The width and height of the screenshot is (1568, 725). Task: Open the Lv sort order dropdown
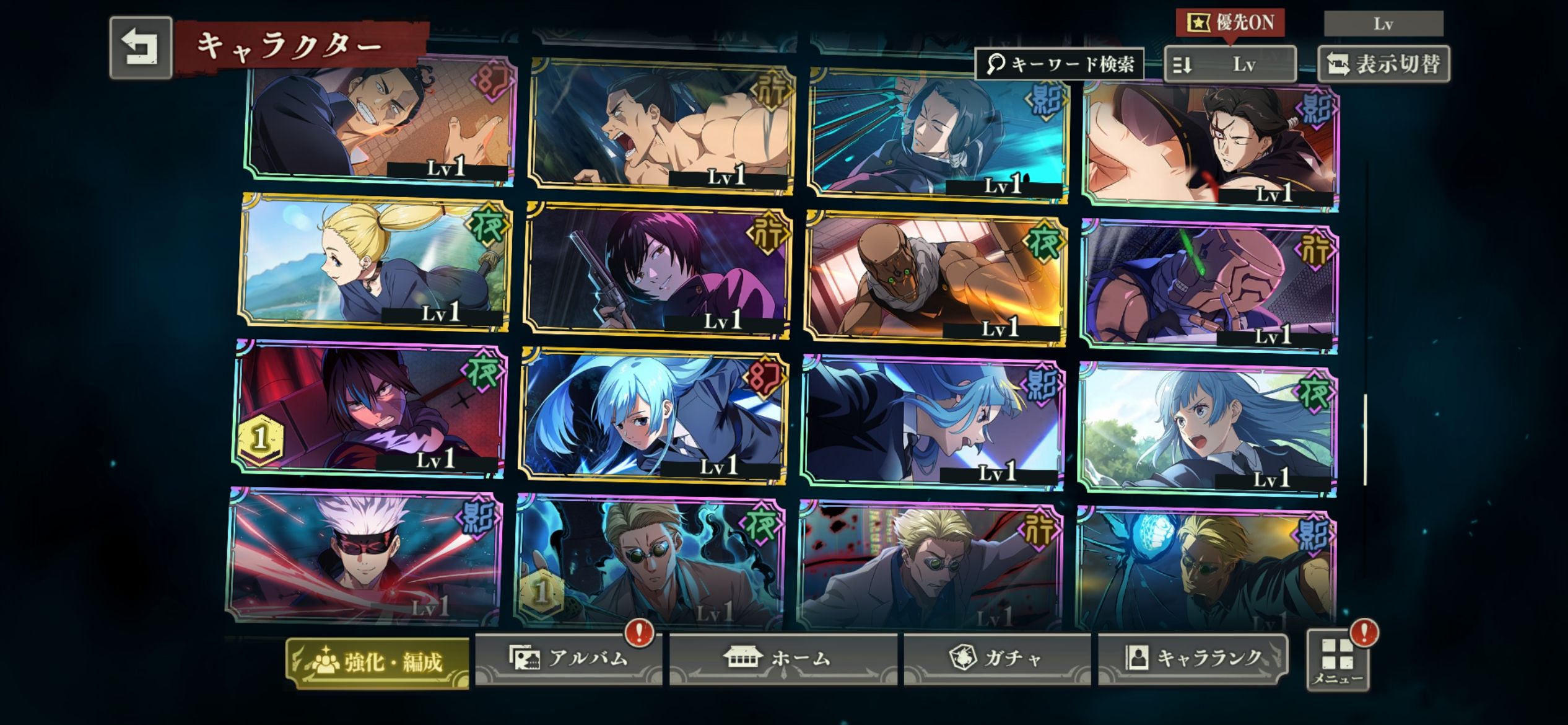click(1229, 64)
